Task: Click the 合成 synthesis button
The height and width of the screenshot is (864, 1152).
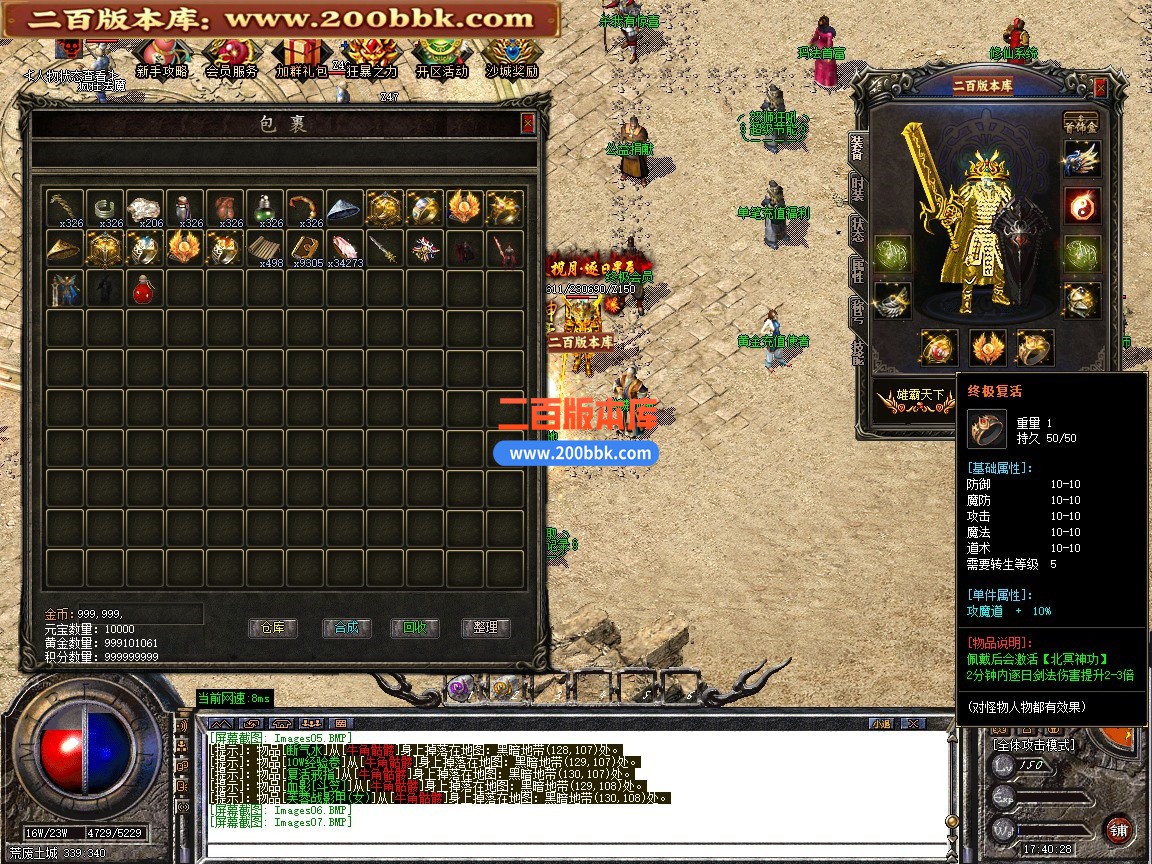Action: [347, 628]
